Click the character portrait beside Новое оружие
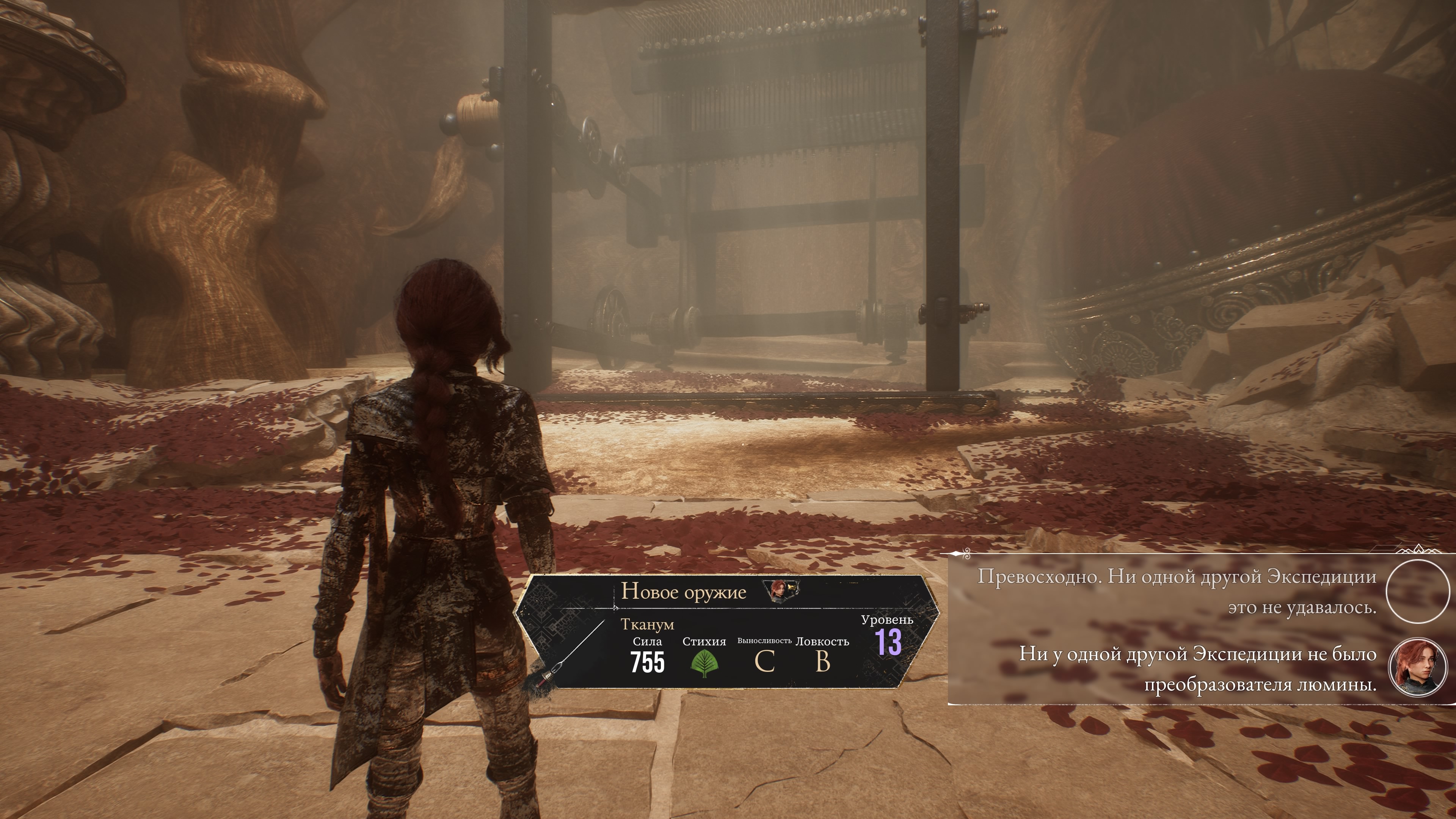 (x=782, y=591)
